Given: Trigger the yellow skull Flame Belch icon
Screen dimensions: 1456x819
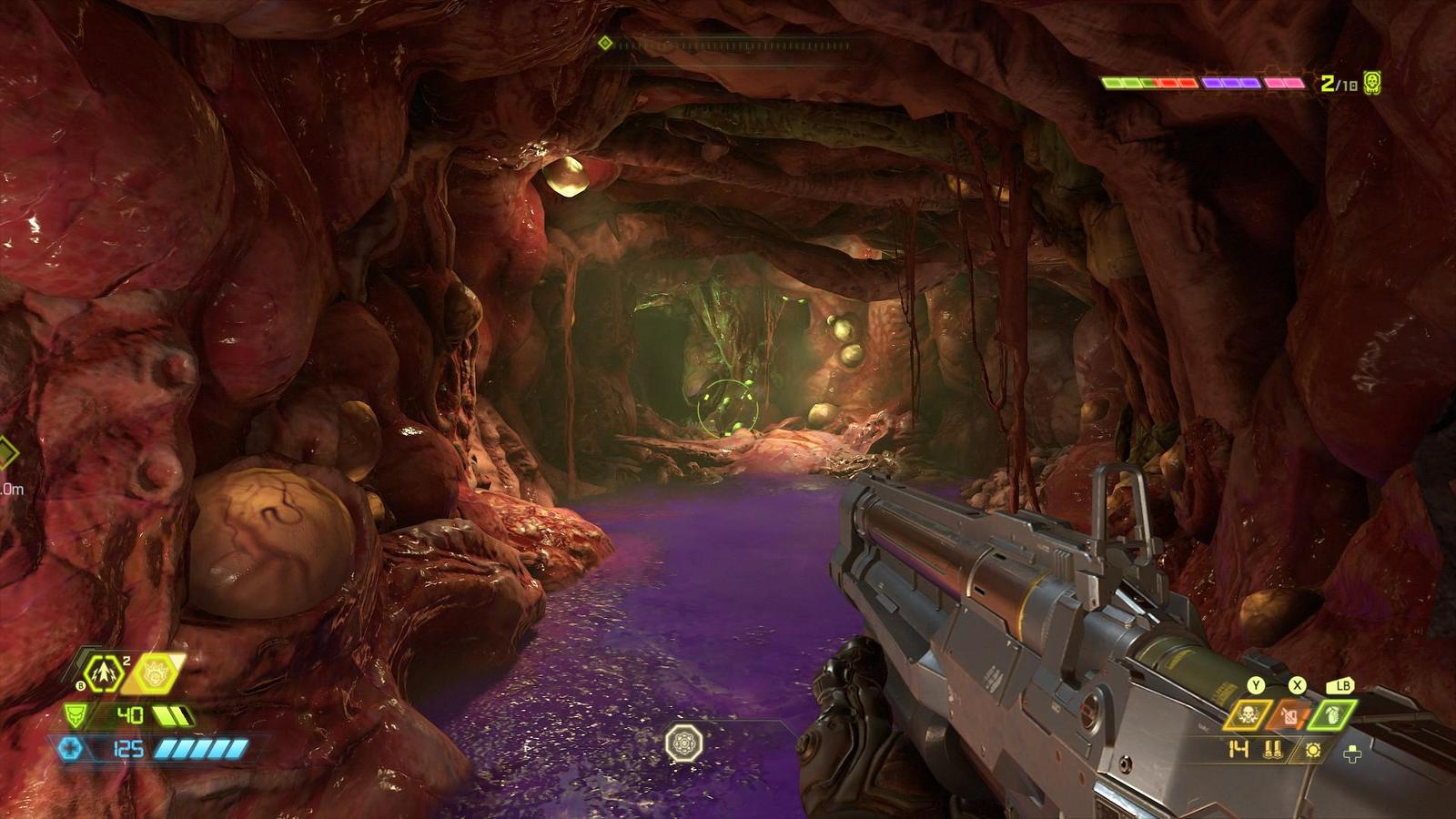Looking at the screenshot, I should coord(1248,715).
